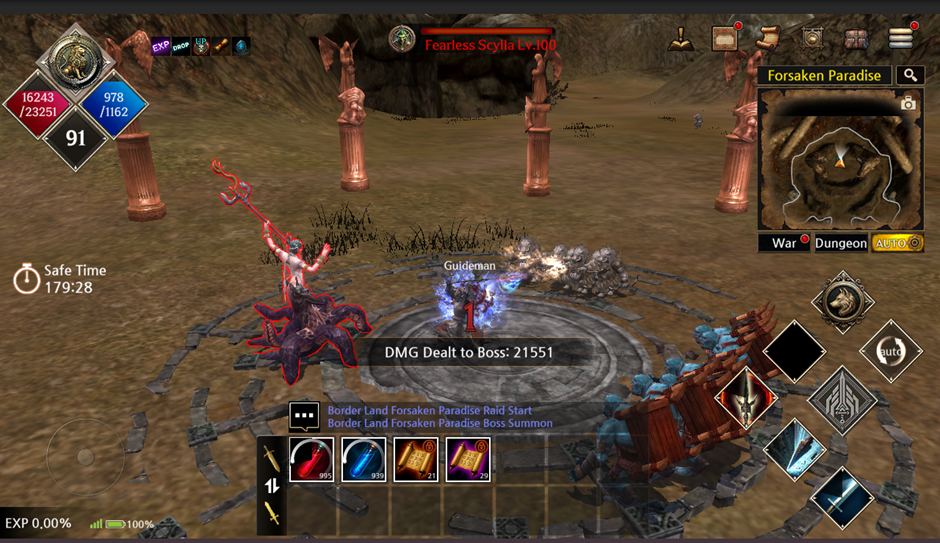Open the chat bubble button
Image resolution: width=940 pixels, height=543 pixels.
[304, 415]
